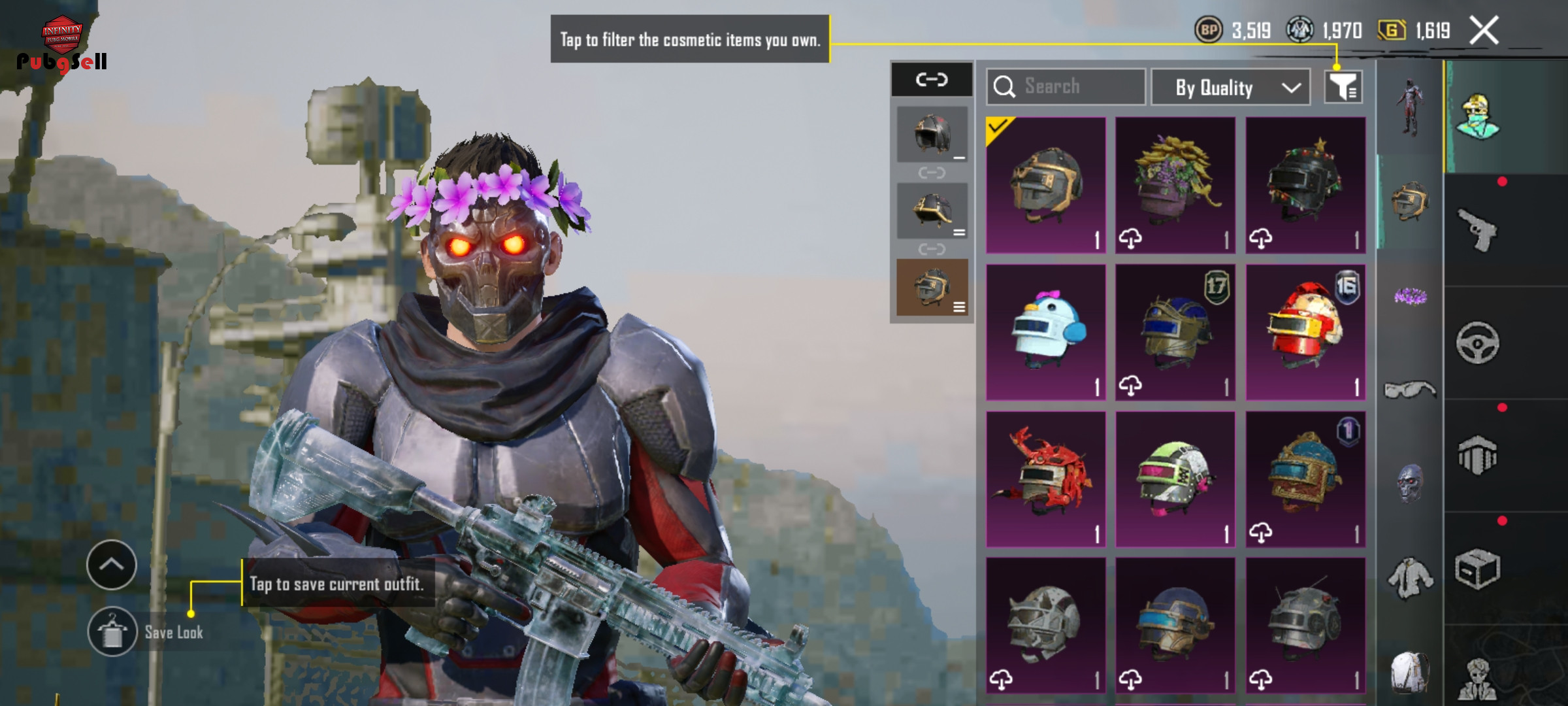Screen dimensions: 1568x706
Task: Open the pistol weapons category tab
Action: (1478, 229)
